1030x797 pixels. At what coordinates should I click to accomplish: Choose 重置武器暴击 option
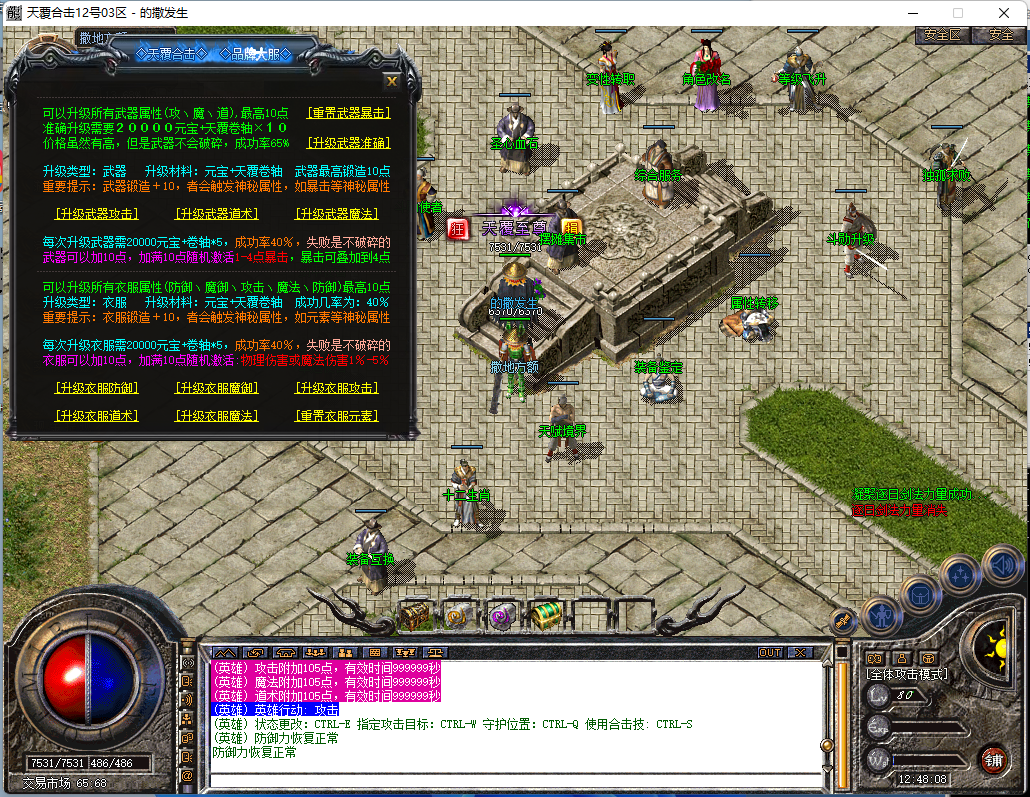pyautogui.click(x=348, y=113)
